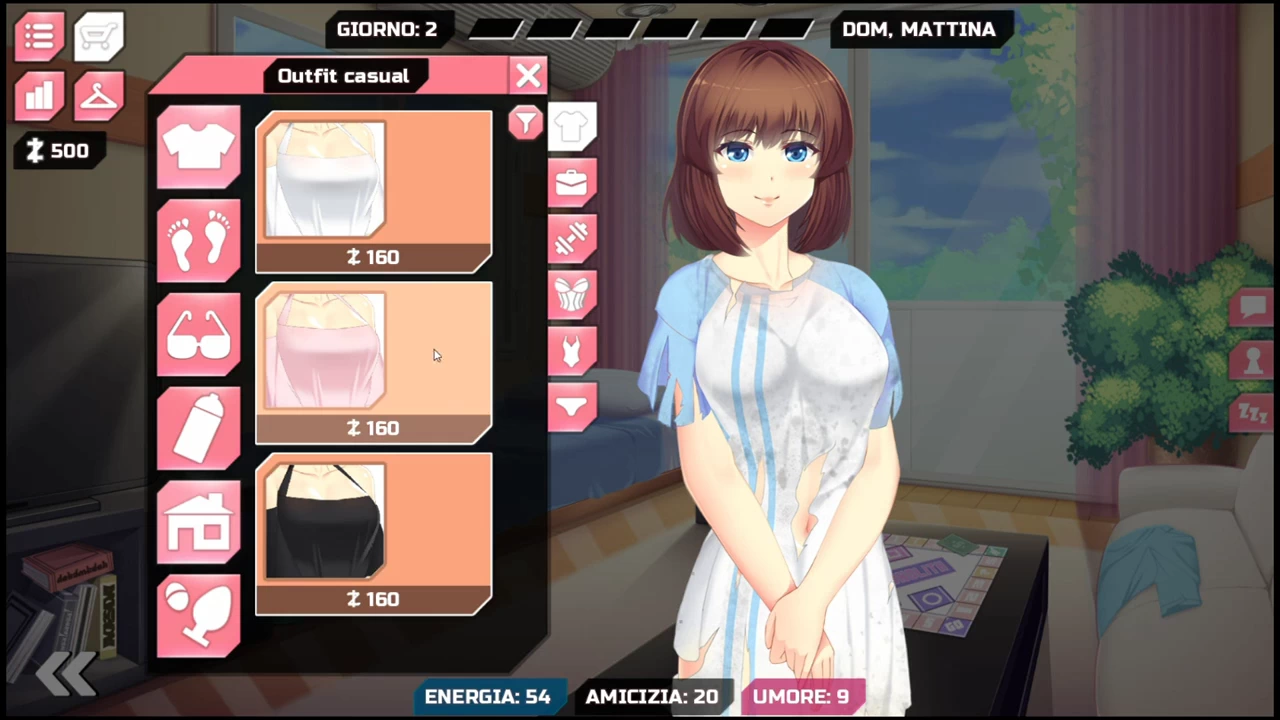
Task: Close the Outfit casual shop panel
Action: pos(528,75)
